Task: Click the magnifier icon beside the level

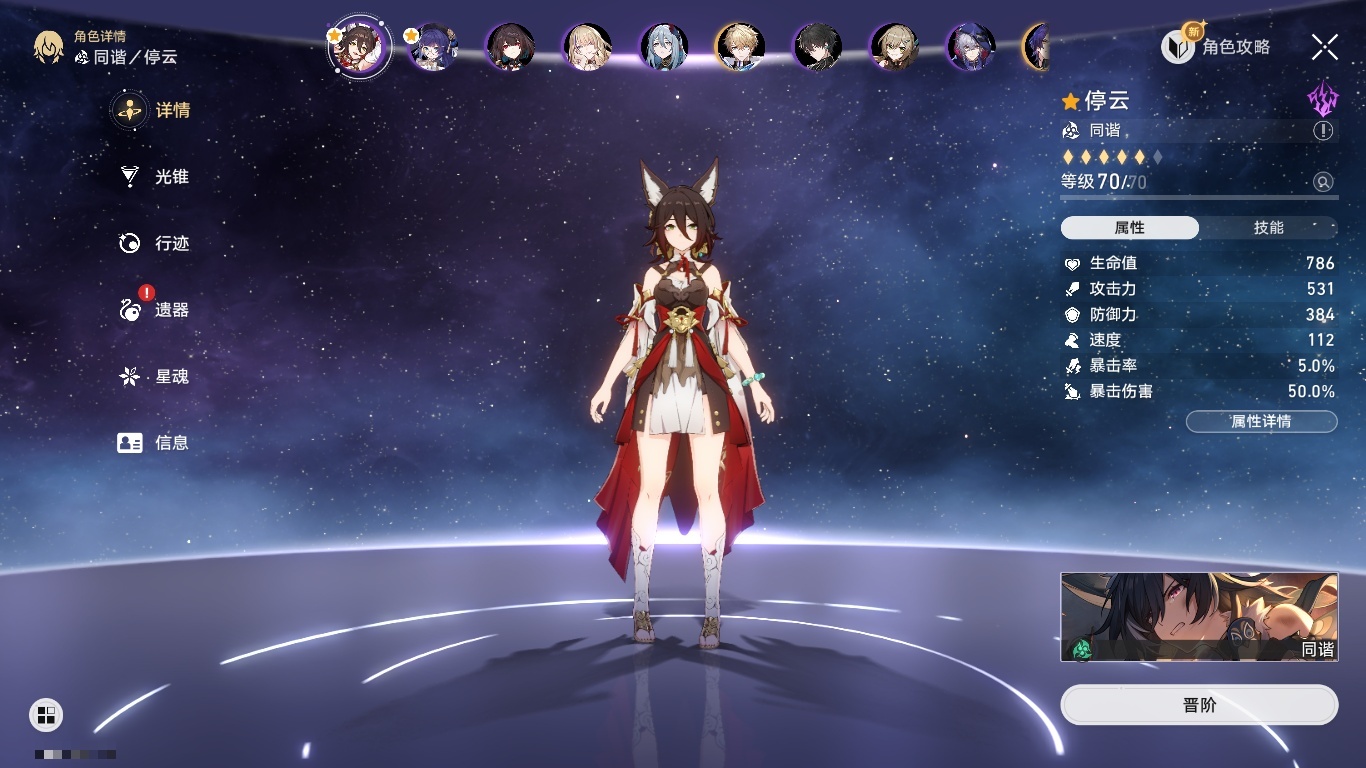Action: [x=1323, y=182]
